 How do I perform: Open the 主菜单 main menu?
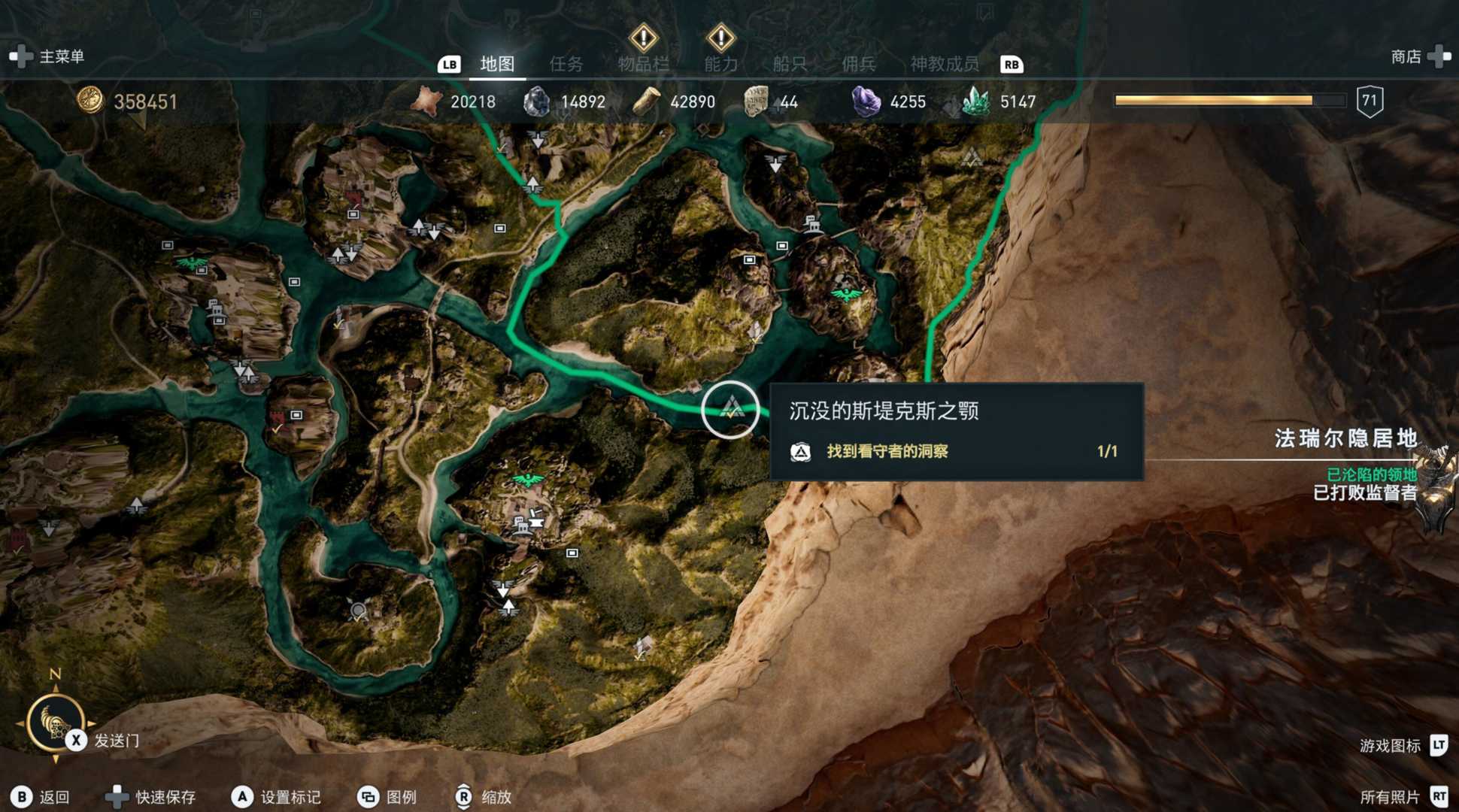click(61, 56)
